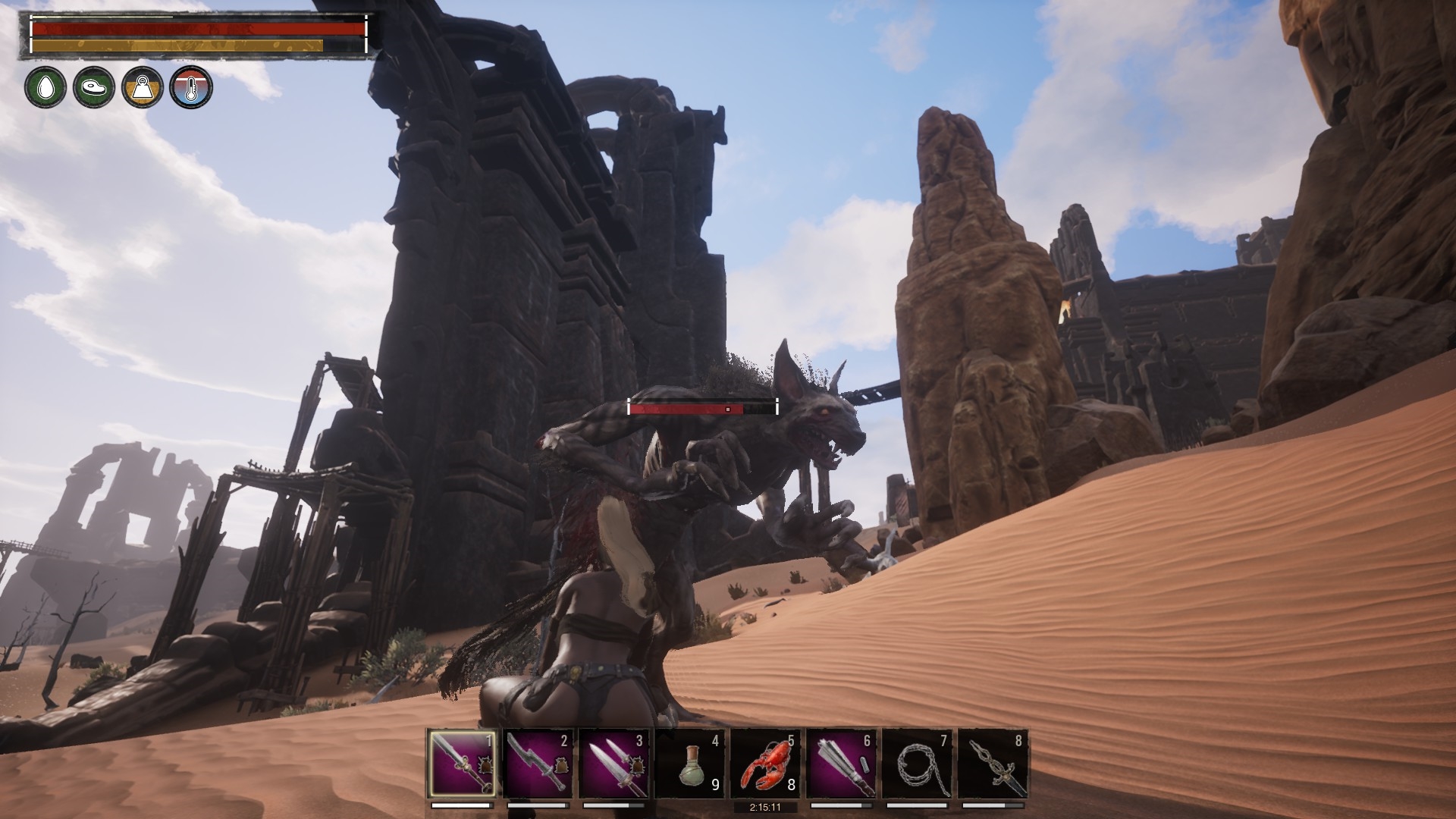
Task: Equip the jagged blade in slot 2
Action: (538, 764)
